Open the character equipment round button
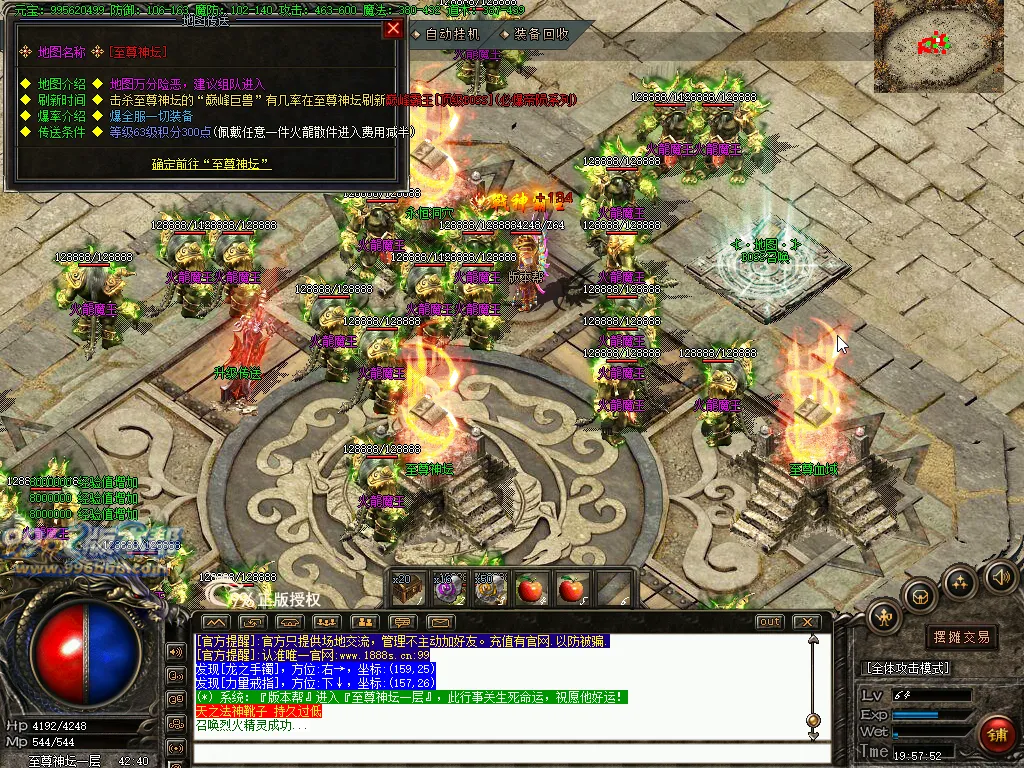This screenshot has width=1024, height=768. point(883,615)
